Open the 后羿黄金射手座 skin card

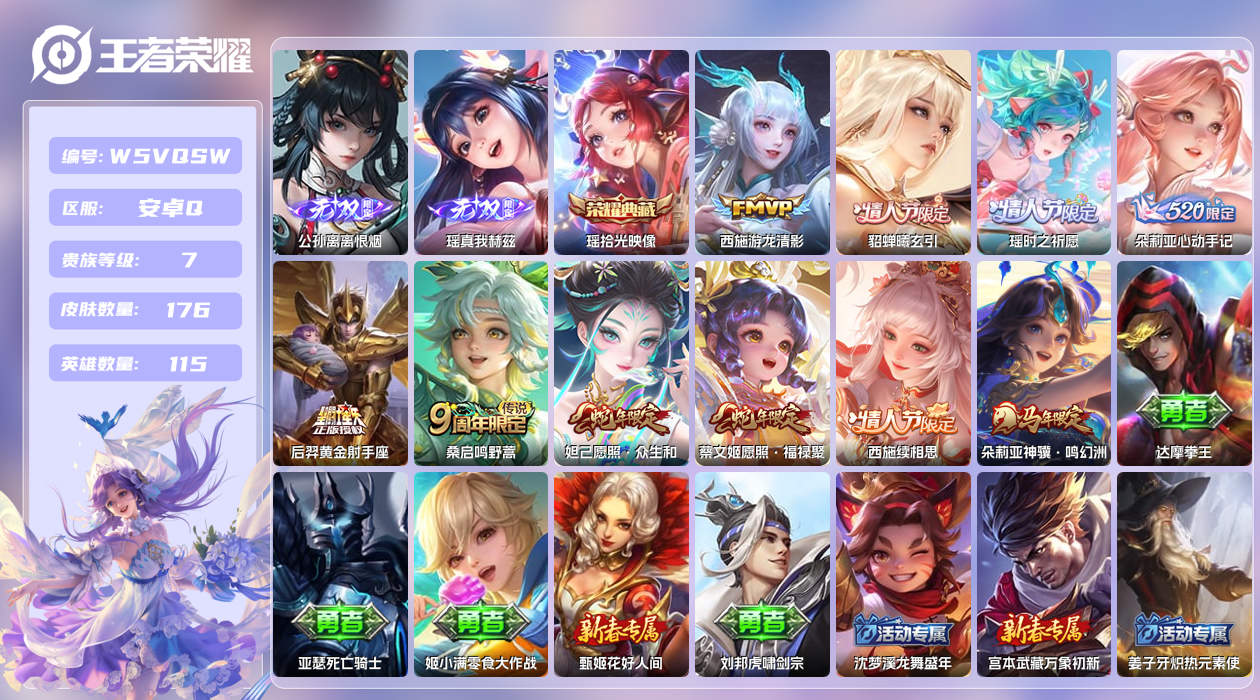tap(340, 363)
